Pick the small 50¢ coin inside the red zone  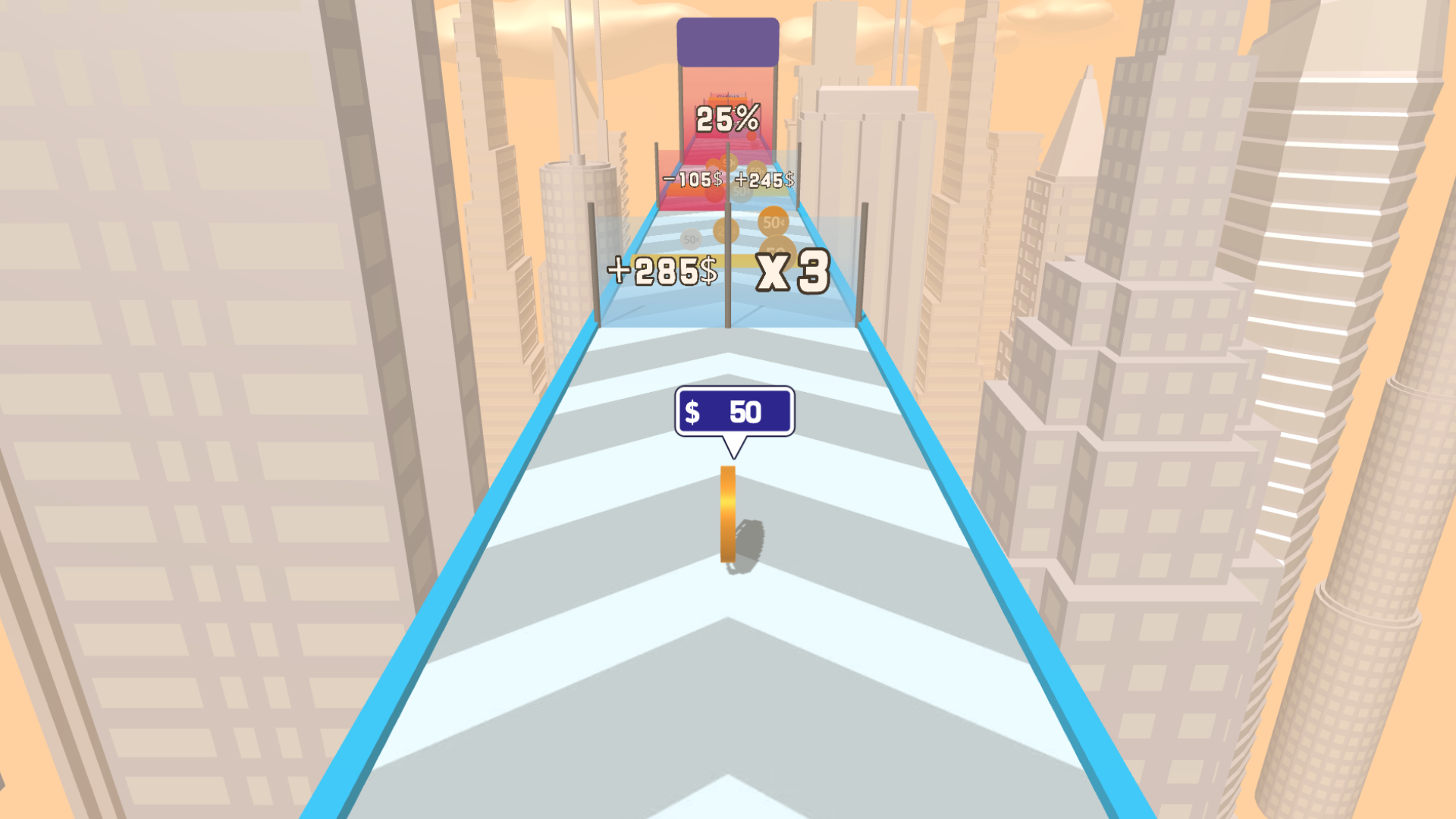tap(729, 162)
